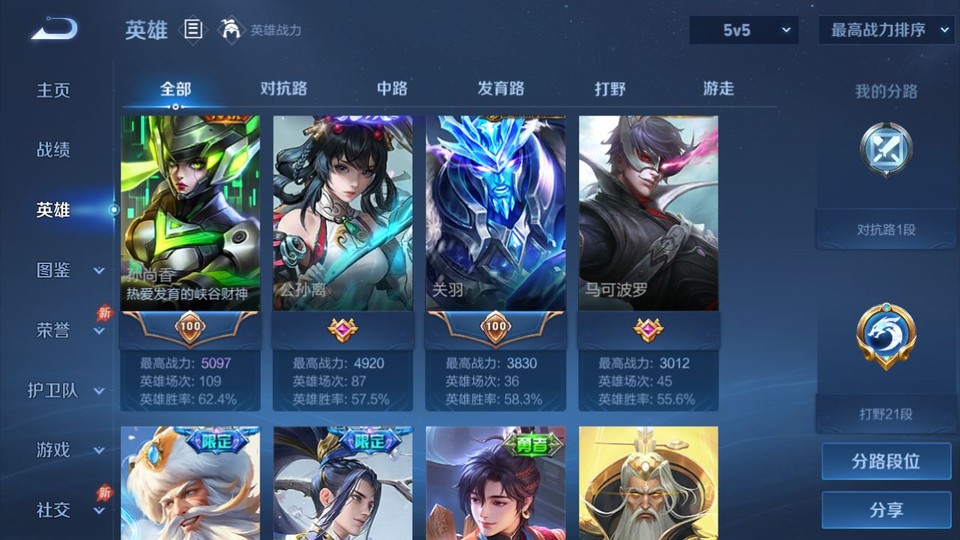Click the 分享 share button
The height and width of the screenshot is (540, 960).
click(x=886, y=510)
